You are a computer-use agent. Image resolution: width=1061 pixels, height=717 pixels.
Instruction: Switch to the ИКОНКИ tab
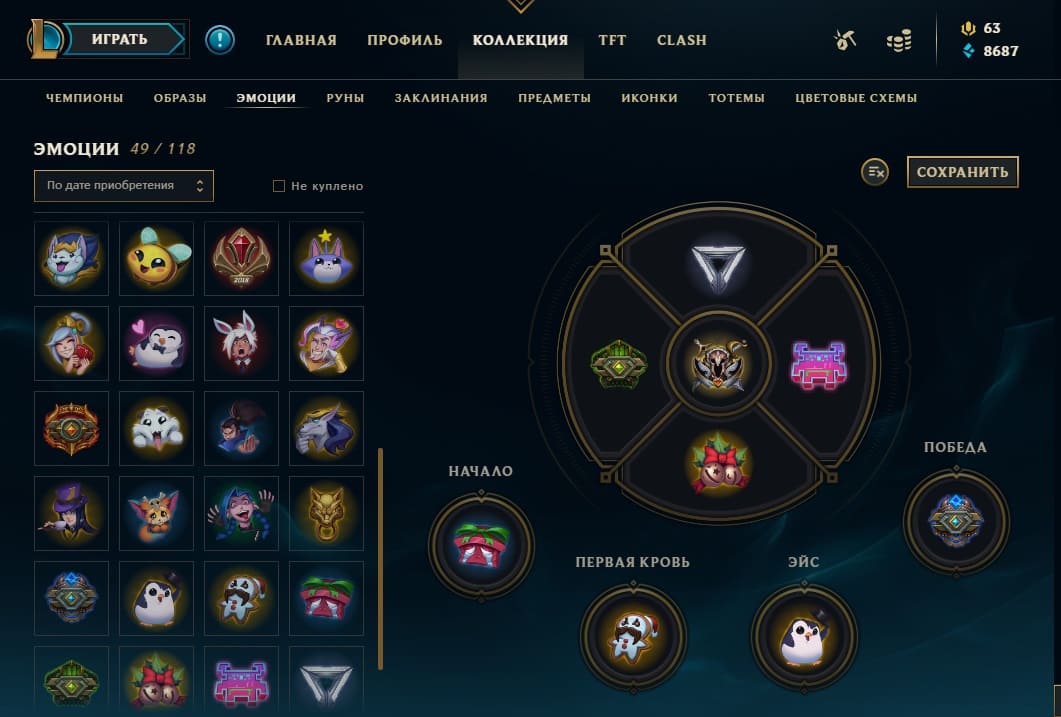649,98
